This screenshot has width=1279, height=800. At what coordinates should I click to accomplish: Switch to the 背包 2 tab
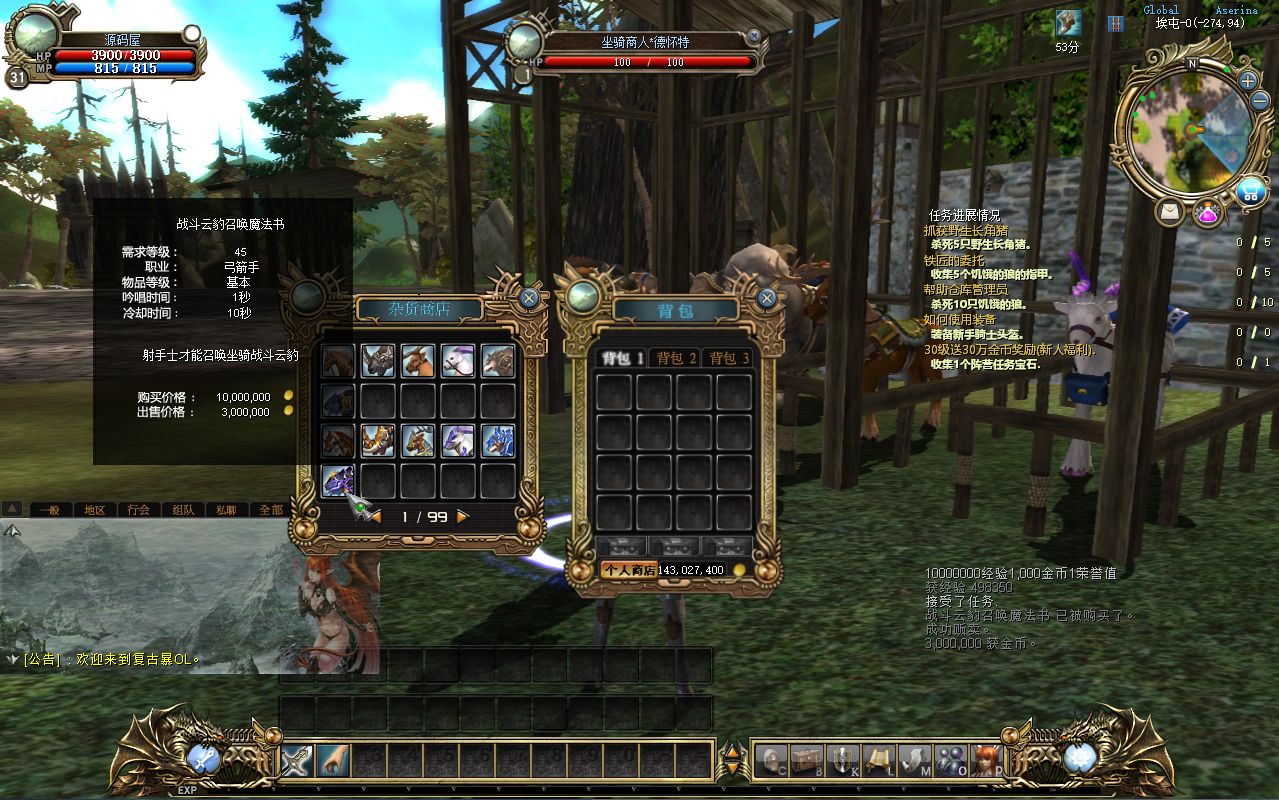pyautogui.click(x=675, y=358)
